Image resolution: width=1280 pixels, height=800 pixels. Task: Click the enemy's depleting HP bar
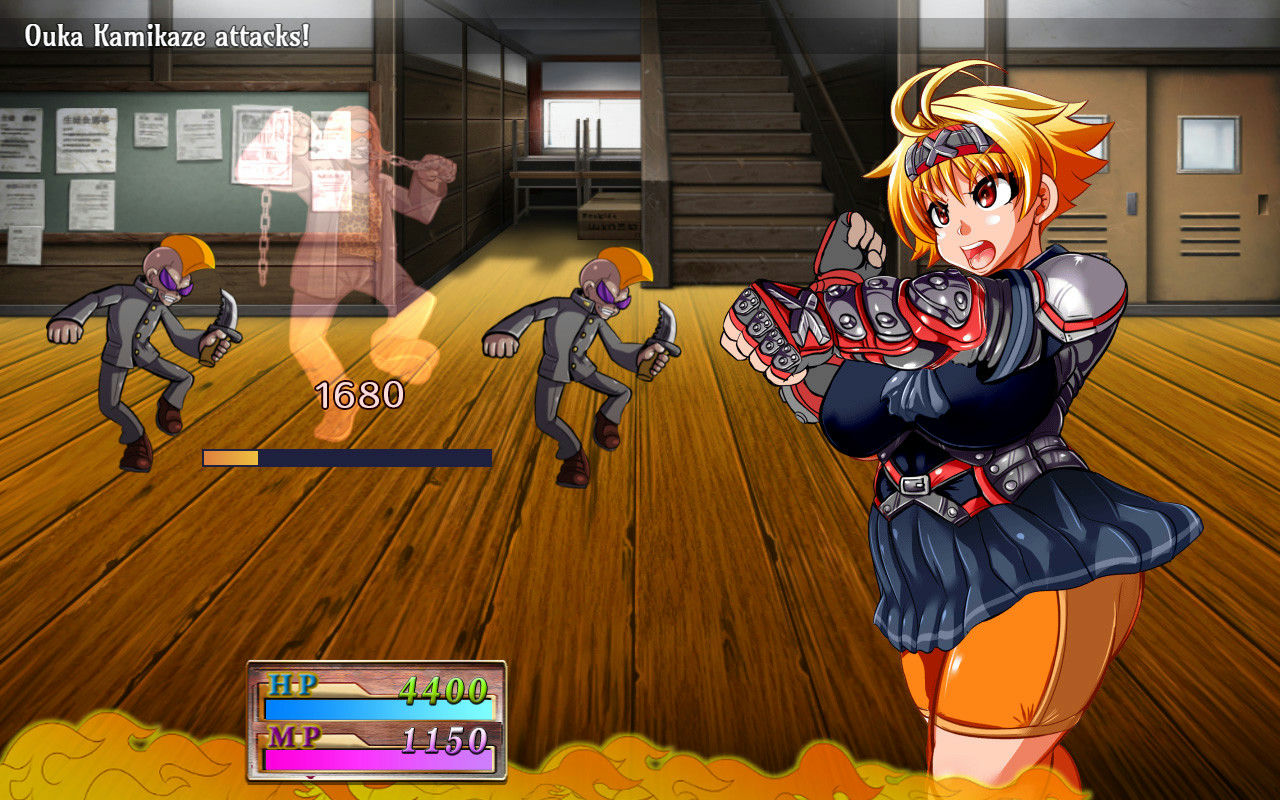345,460
